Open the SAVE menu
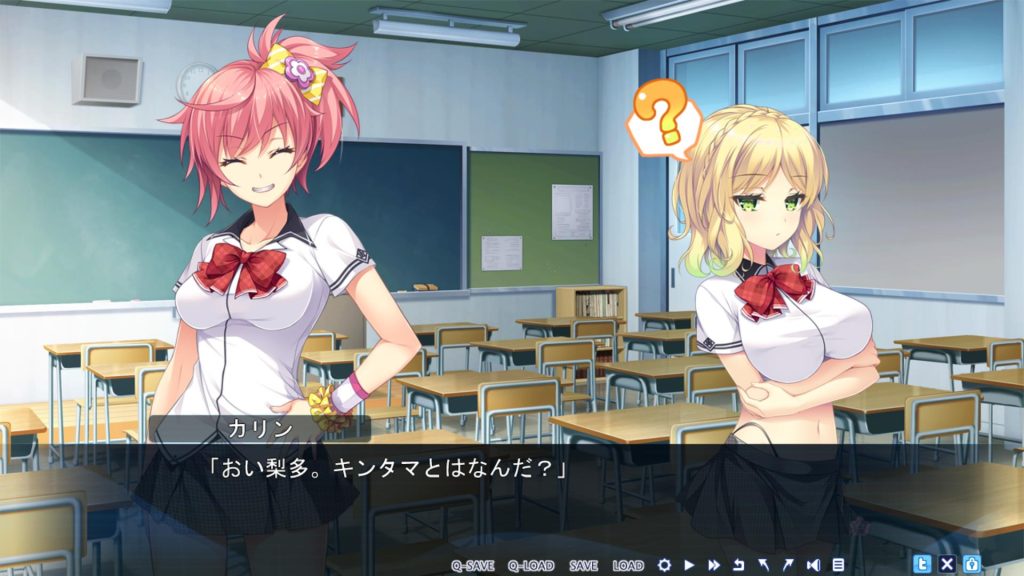 pyautogui.click(x=583, y=565)
